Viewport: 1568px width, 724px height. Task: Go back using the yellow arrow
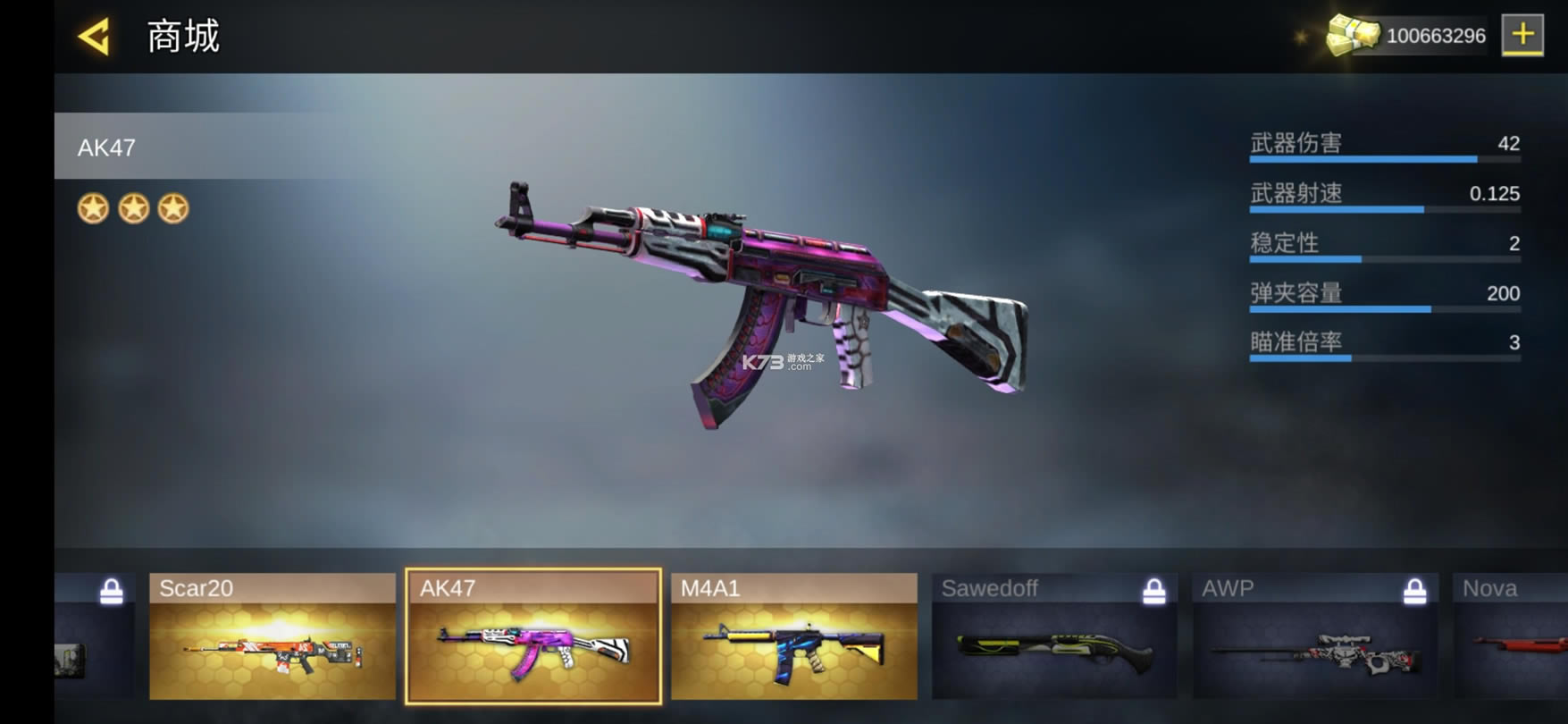point(94,37)
